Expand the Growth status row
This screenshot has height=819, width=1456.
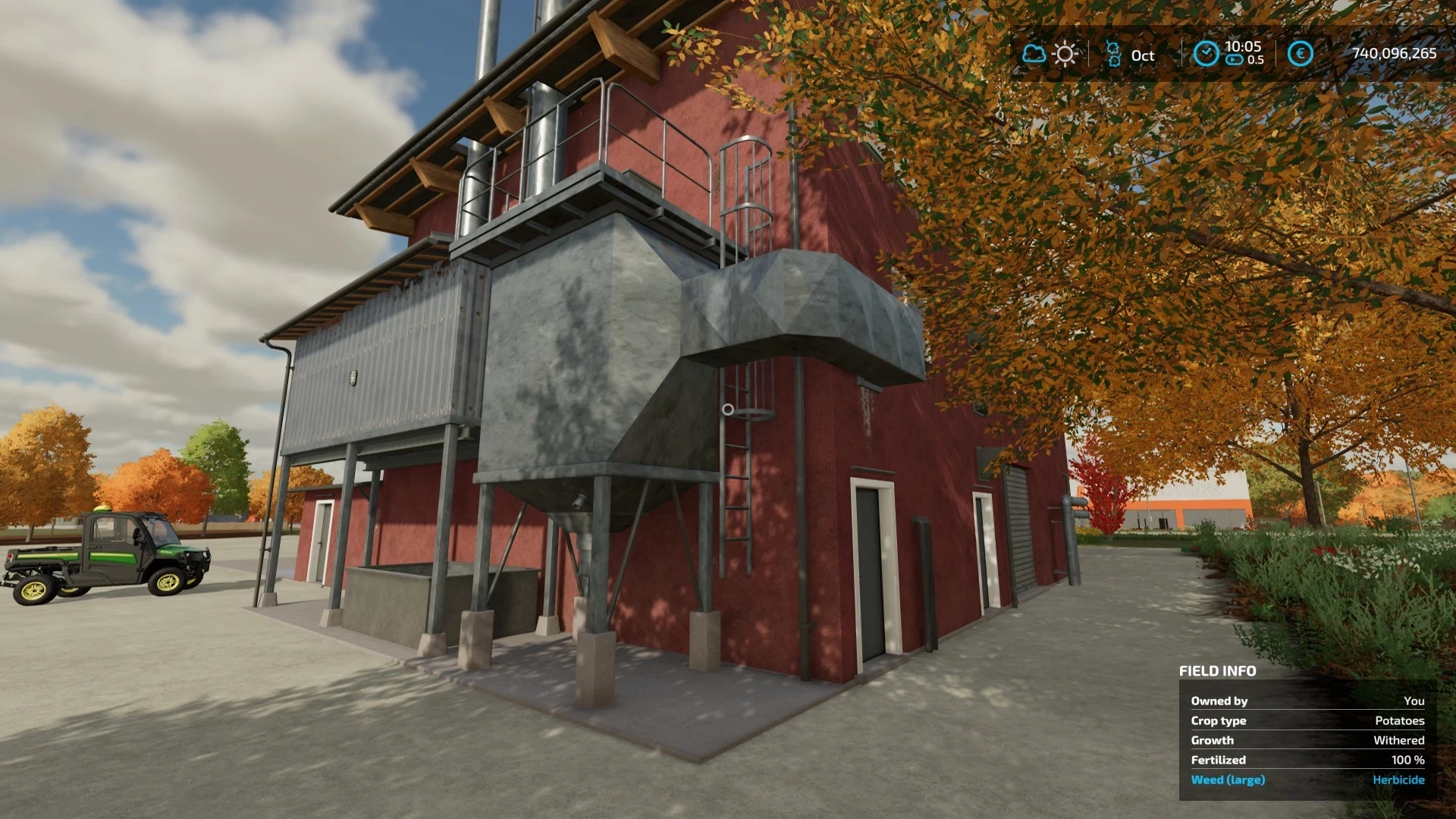coord(1212,740)
